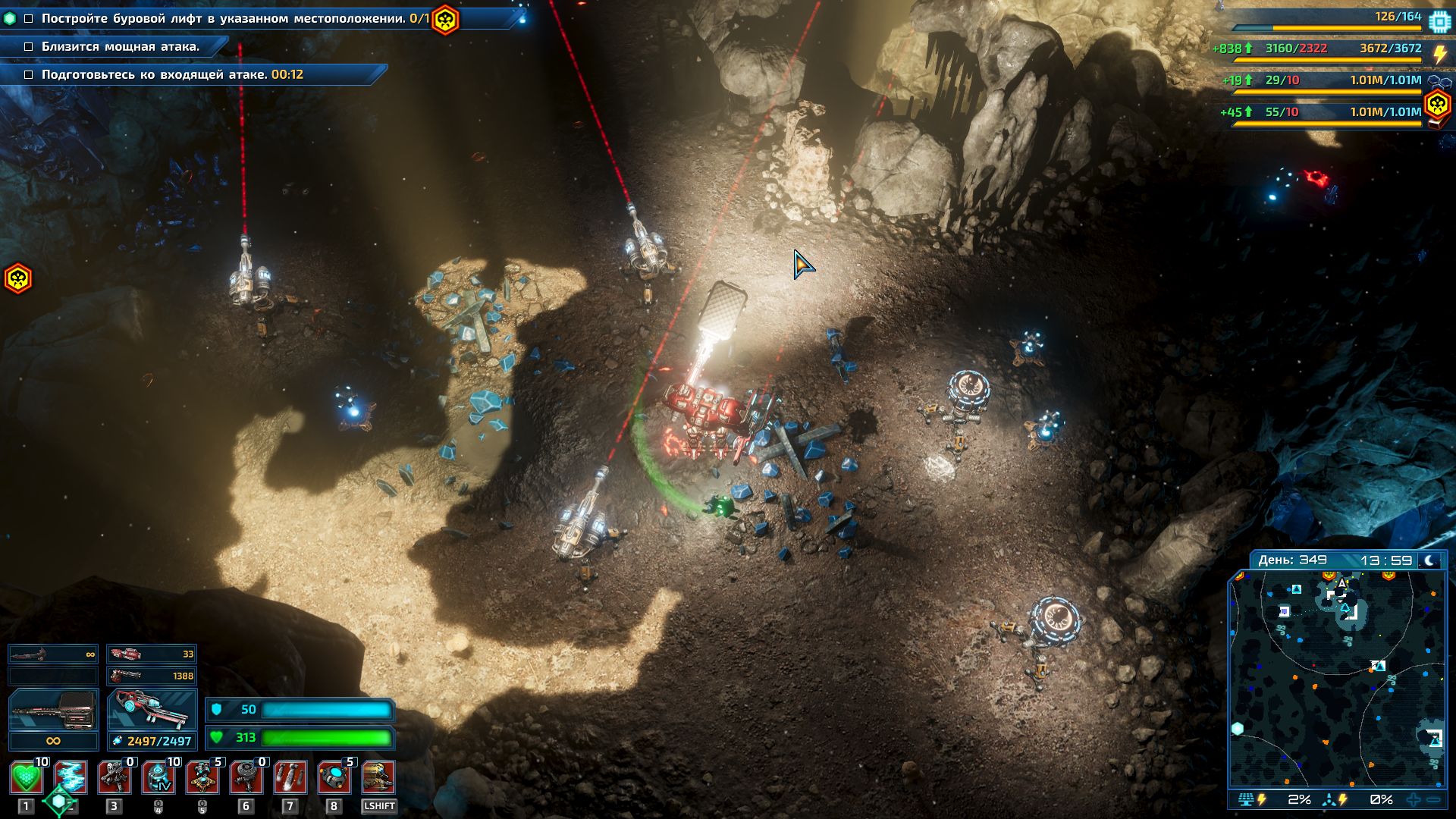The image size is (1456, 819).
Task: Select the green heart repair item slot
Action: click(27, 778)
